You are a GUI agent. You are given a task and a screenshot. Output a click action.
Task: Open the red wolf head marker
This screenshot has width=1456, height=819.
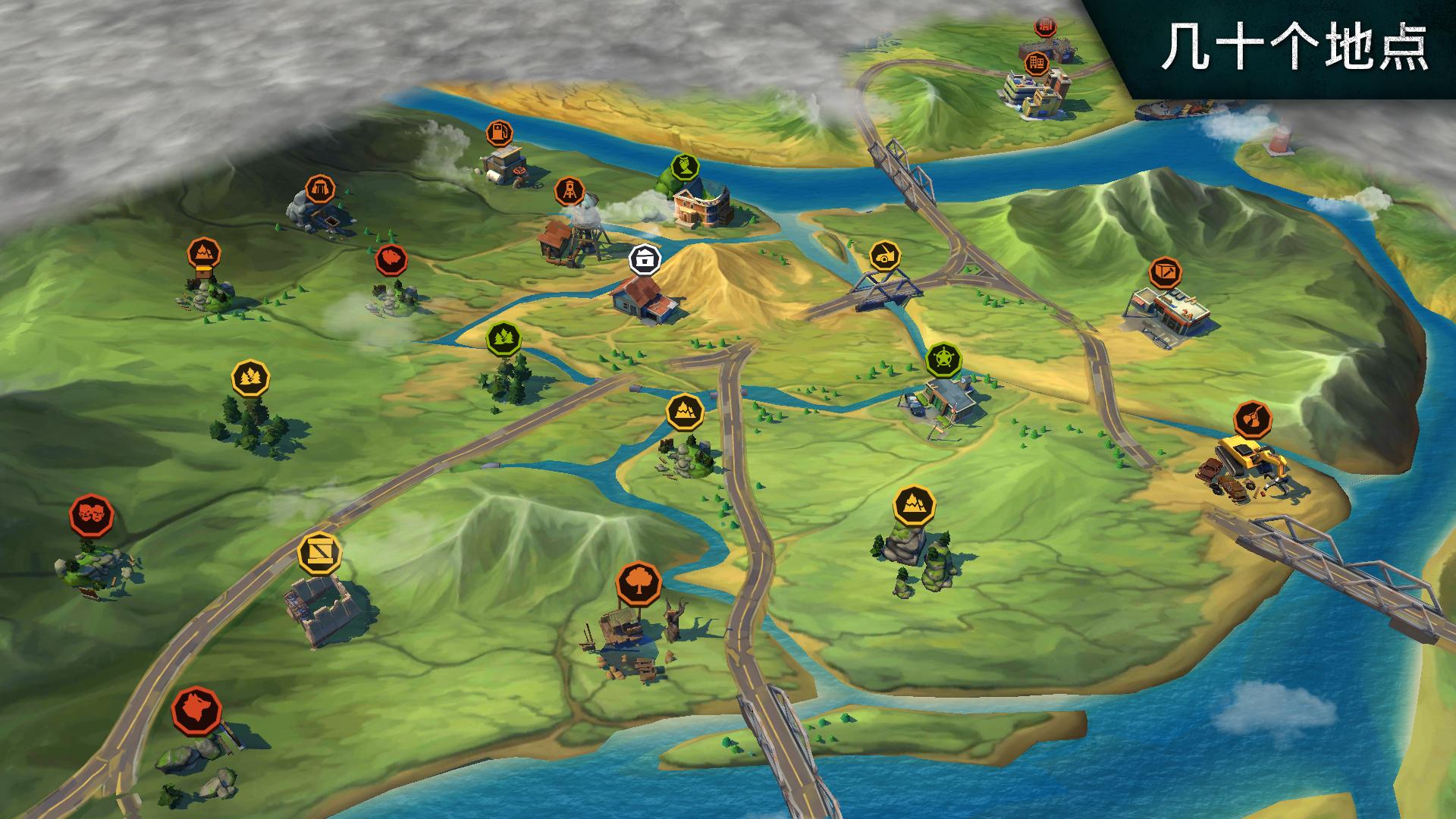click(x=196, y=710)
